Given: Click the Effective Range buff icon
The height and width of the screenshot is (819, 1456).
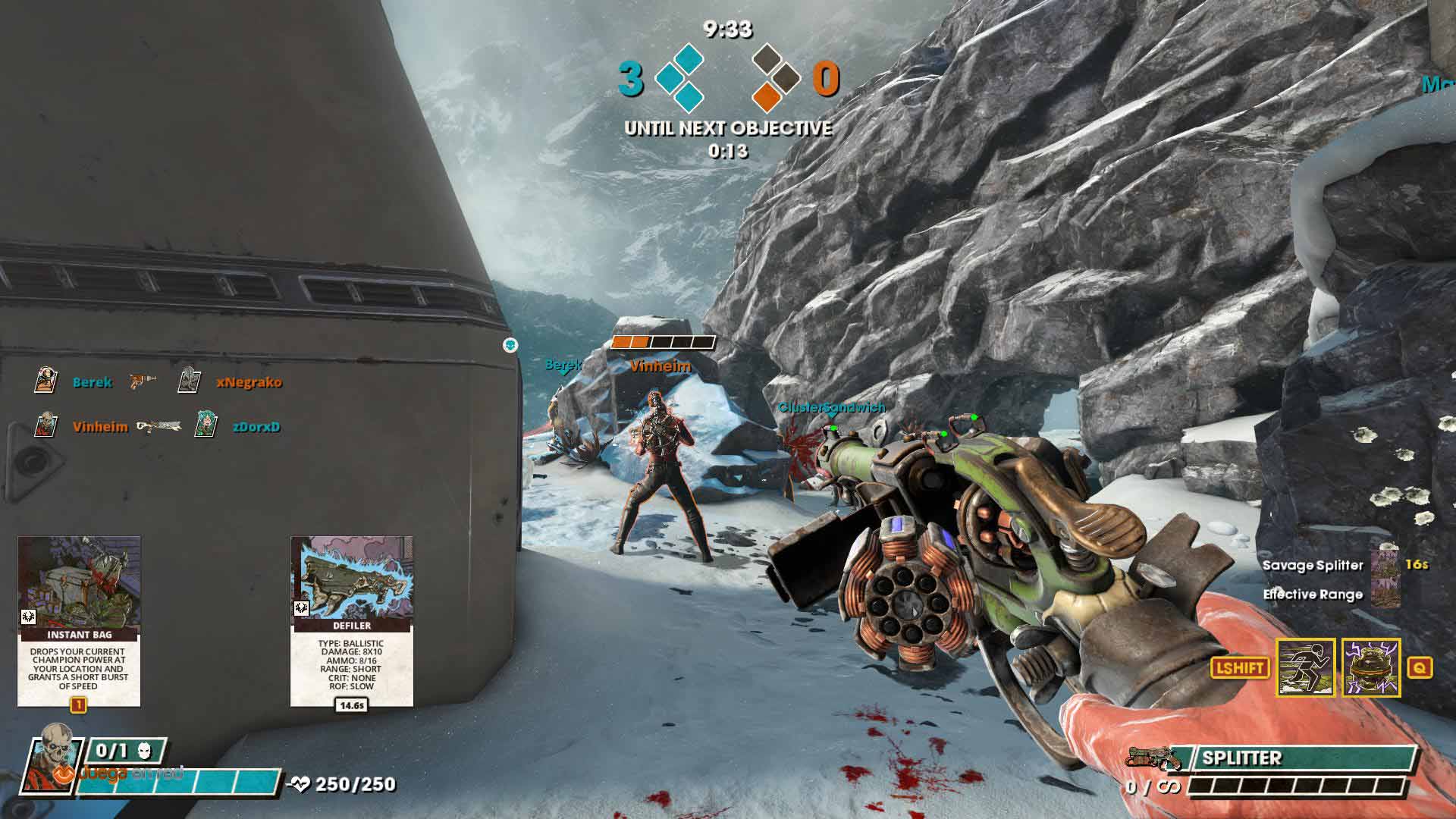Looking at the screenshot, I should 1385,594.
